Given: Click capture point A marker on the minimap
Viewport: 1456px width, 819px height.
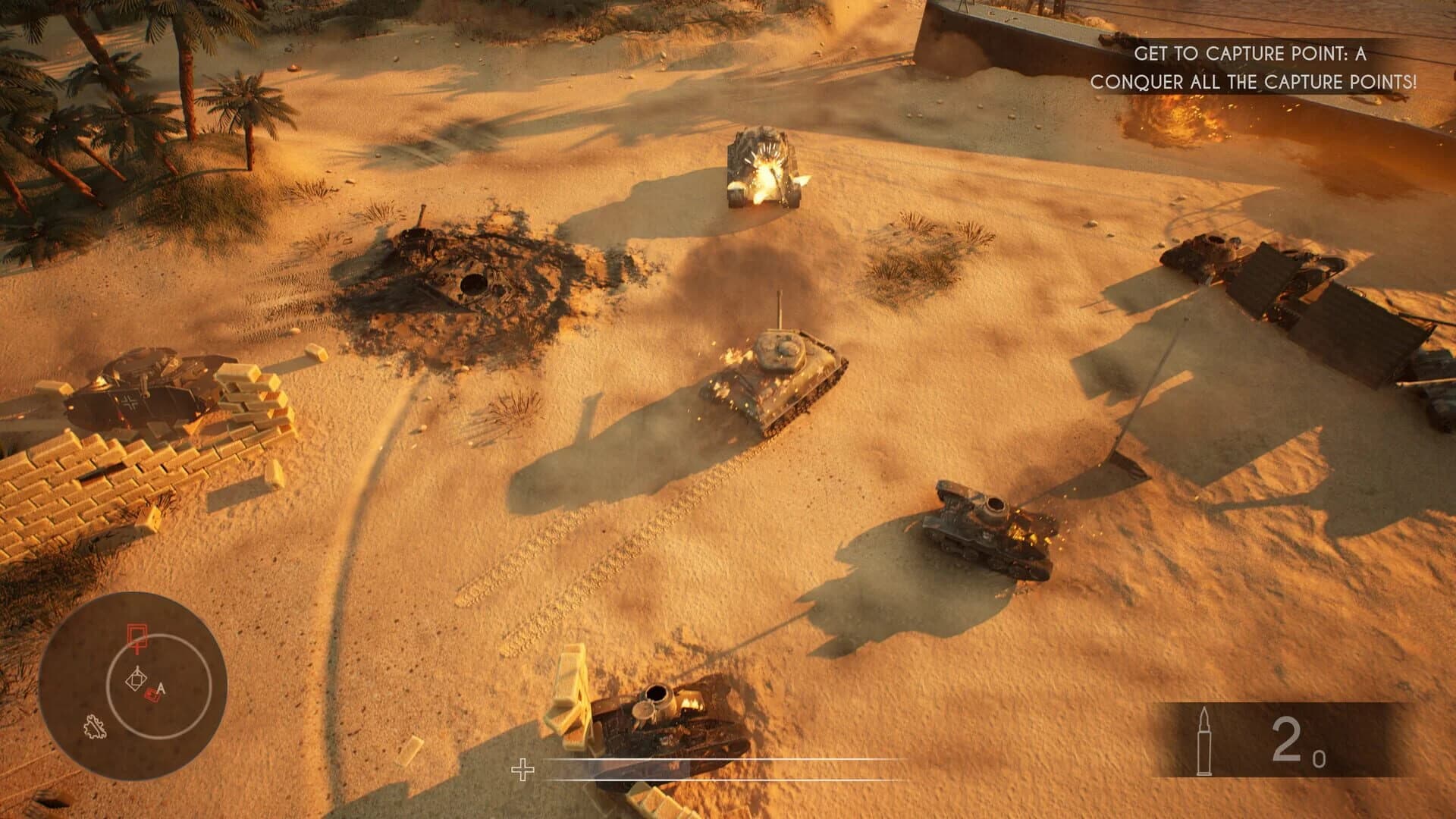Looking at the screenshot, I should coord(161,687).
